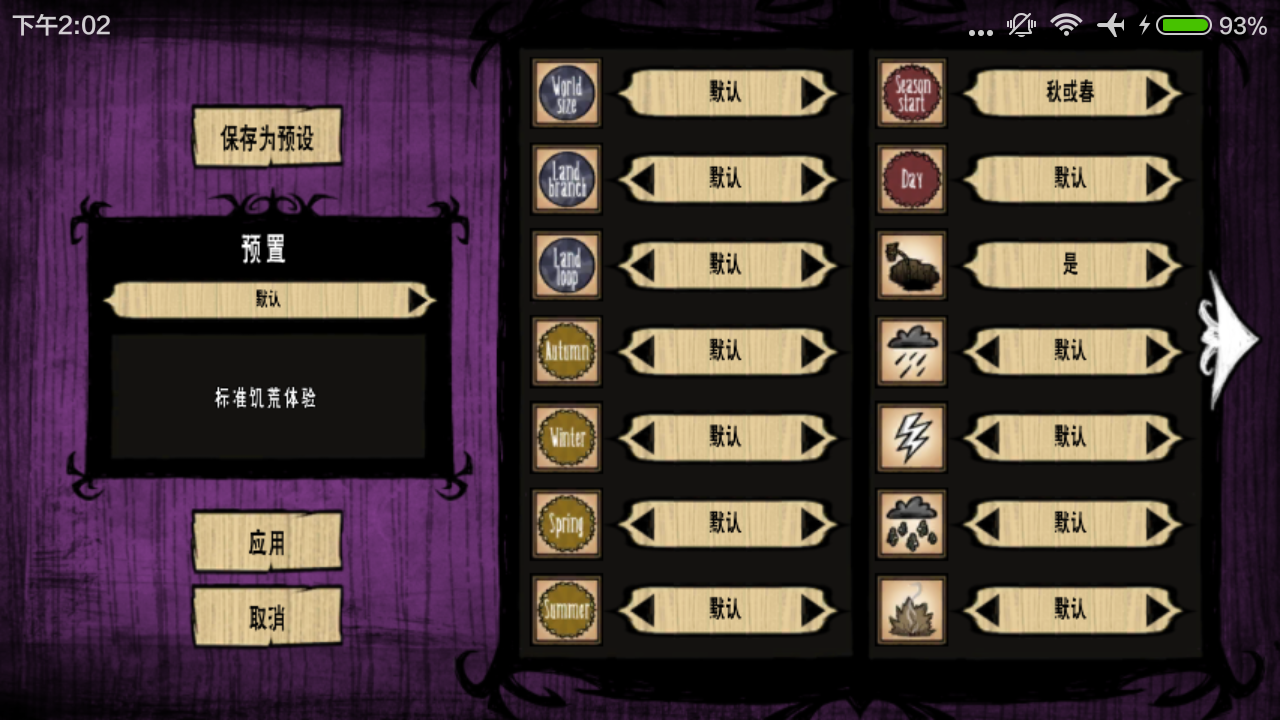Select the World Size setting icon
This screenshot has height=720, width=1280.
[566, 93]
